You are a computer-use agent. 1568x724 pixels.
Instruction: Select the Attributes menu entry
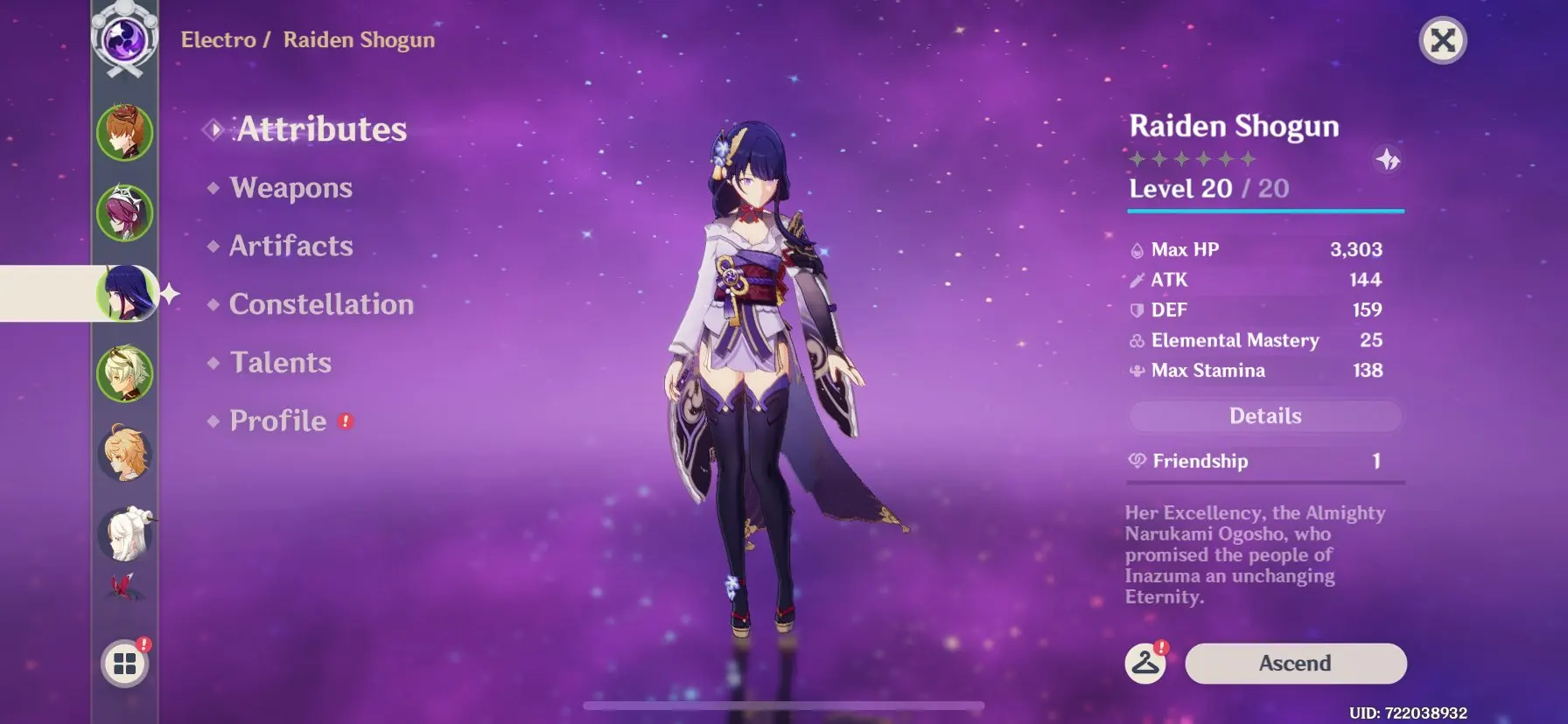coord(321,129)
